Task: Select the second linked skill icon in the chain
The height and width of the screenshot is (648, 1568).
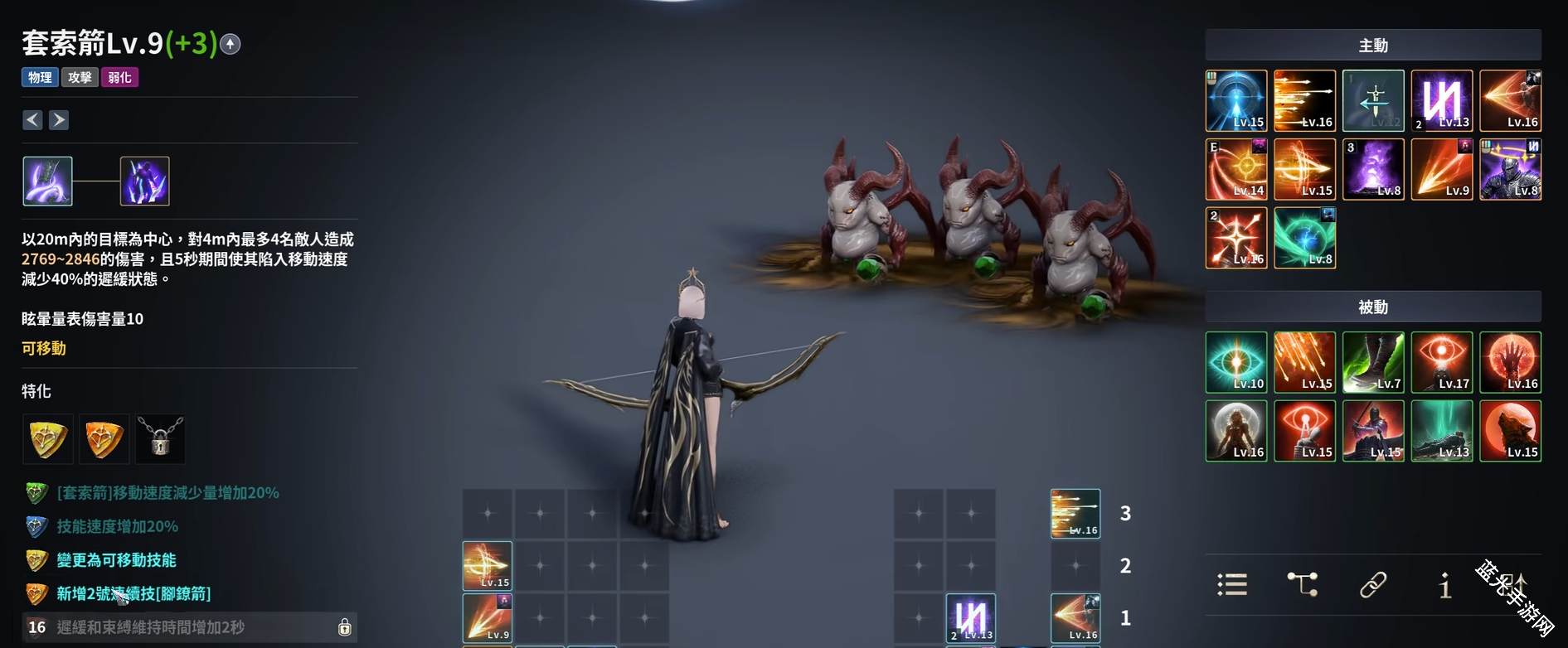Action: [x=145, y=181]
